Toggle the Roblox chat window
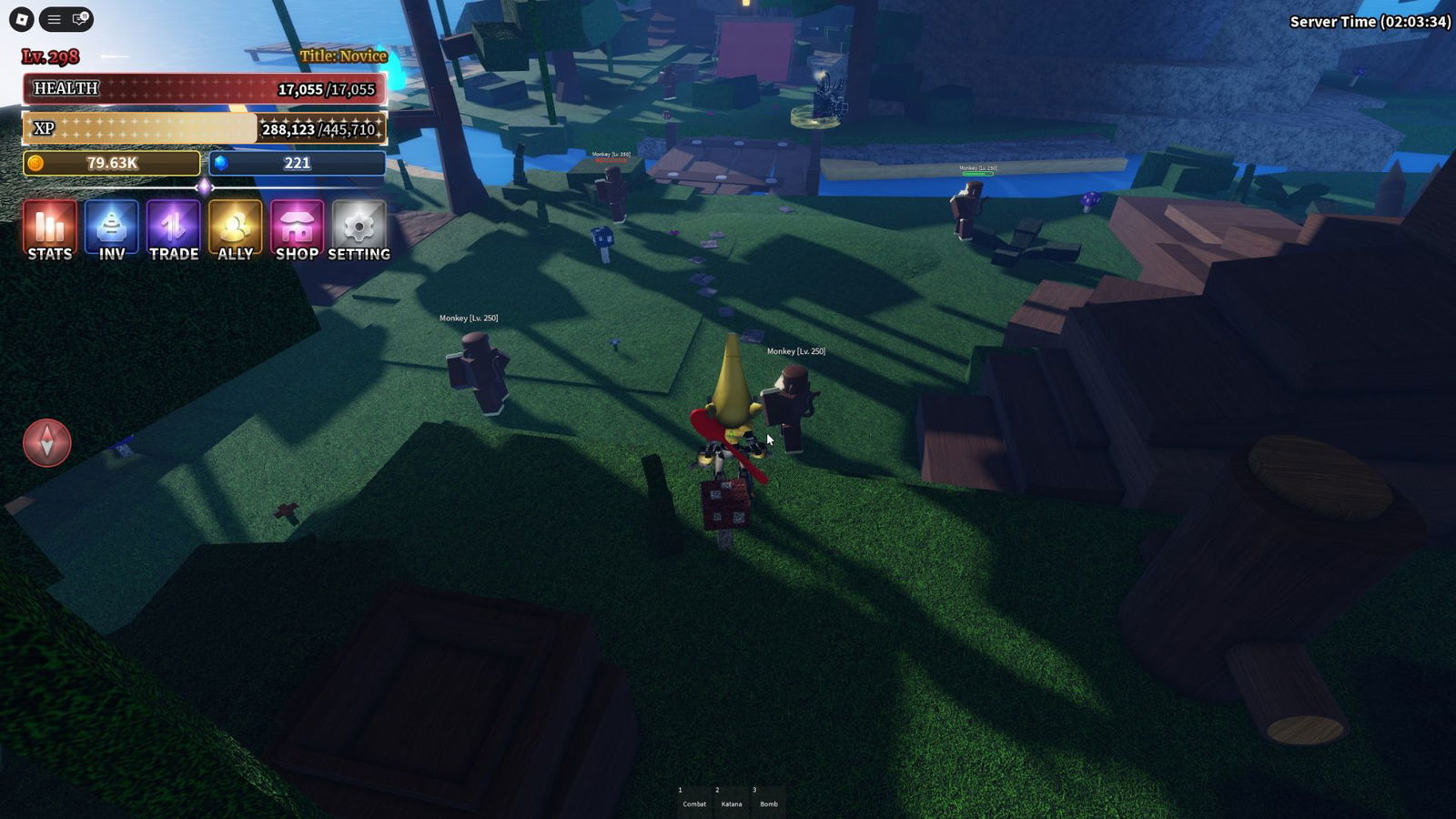The height and width of the screenshot is (819, 1456). pyautogui.click(x=80, y=19)
